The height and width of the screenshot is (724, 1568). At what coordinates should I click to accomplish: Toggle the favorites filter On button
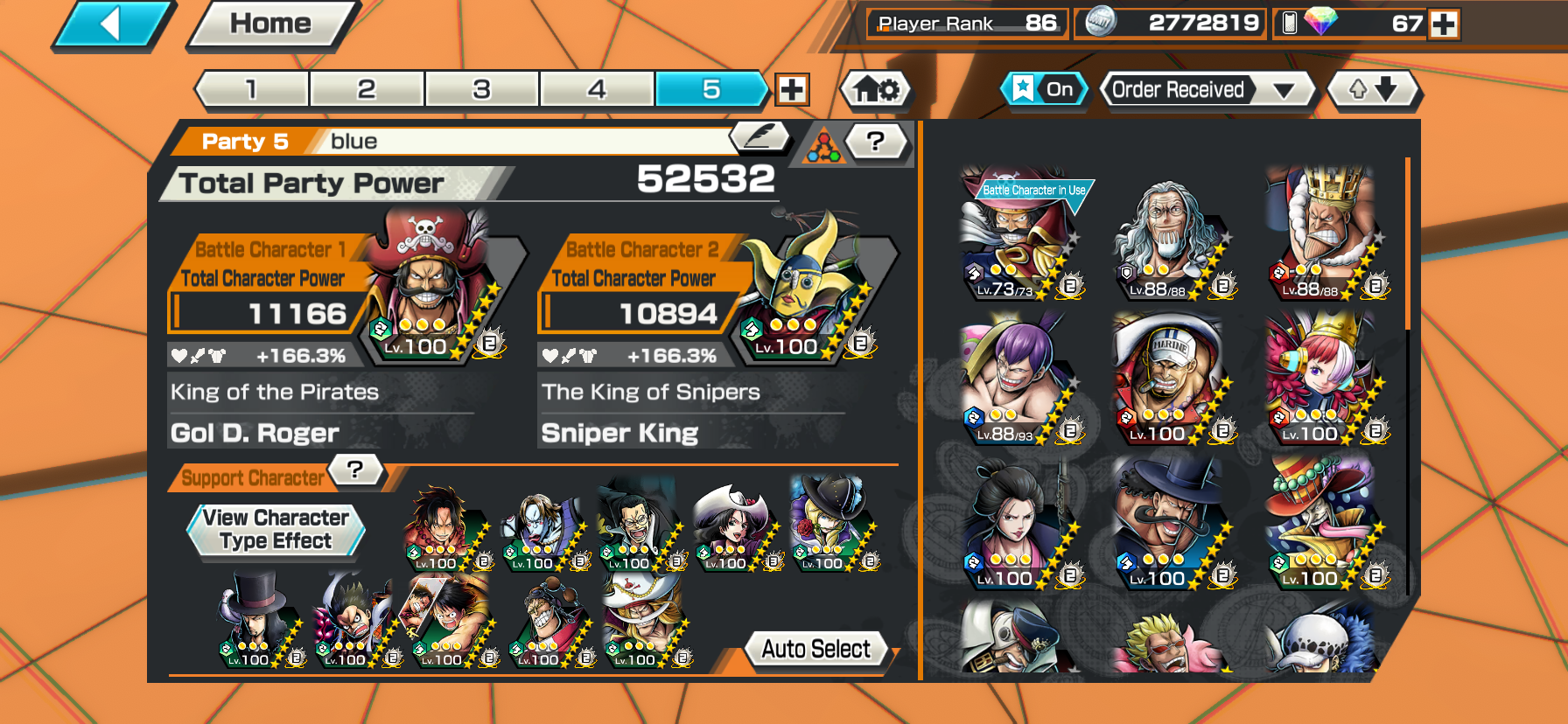click(1043, 89)
